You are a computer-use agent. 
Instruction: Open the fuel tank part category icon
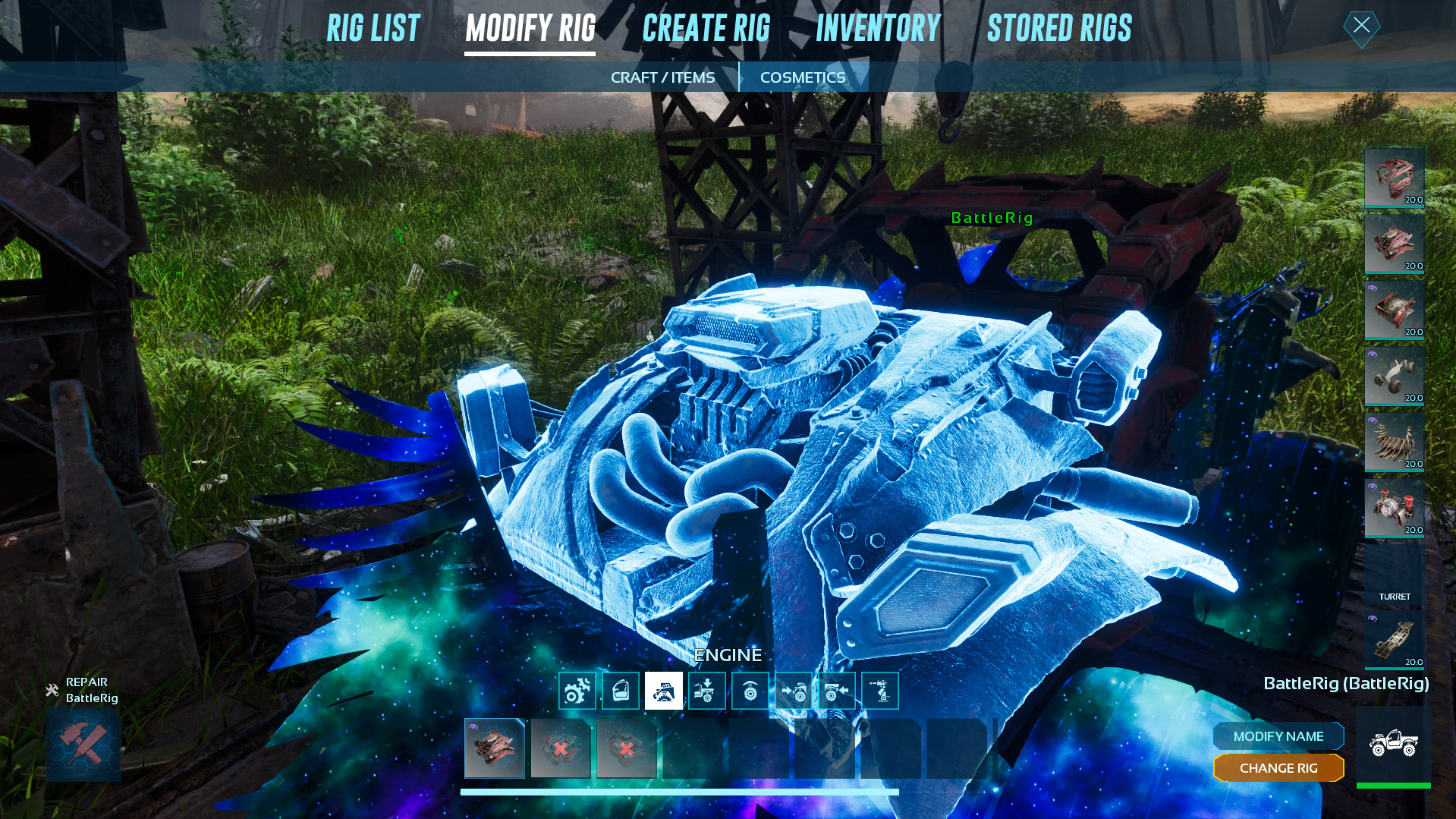[x=620, y=690]
